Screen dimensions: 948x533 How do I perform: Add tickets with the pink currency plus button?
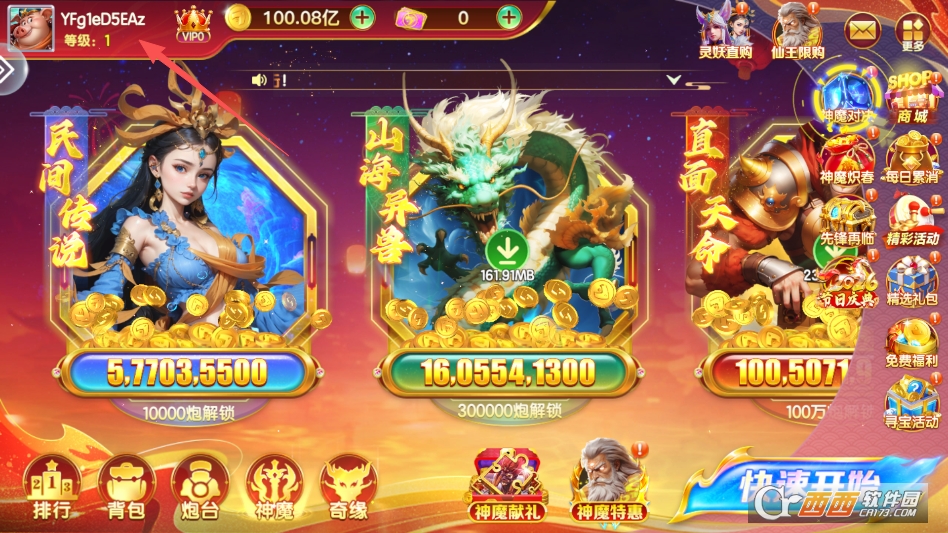coord(509,16)
